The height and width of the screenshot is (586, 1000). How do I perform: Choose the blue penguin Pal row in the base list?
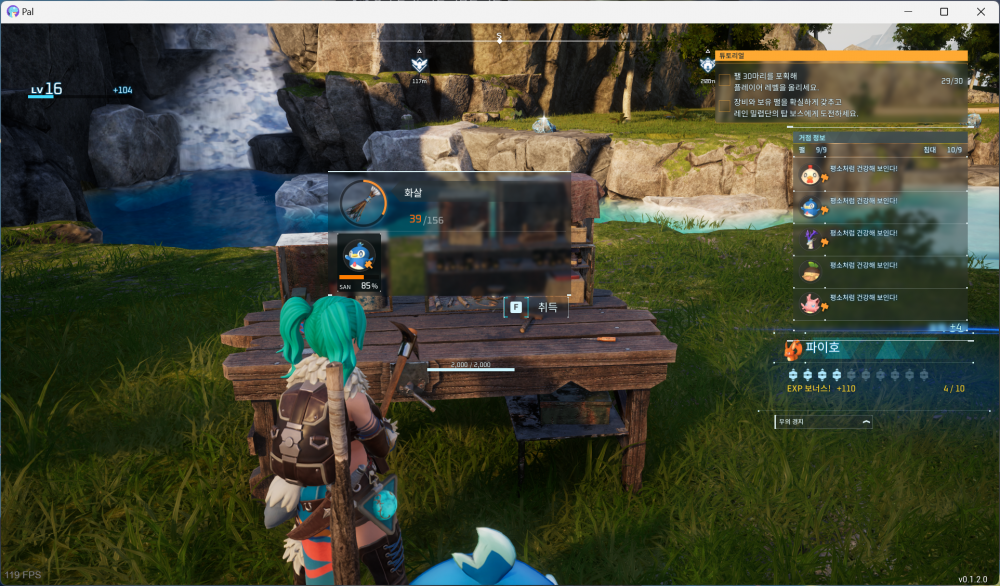tap(880, 205)
